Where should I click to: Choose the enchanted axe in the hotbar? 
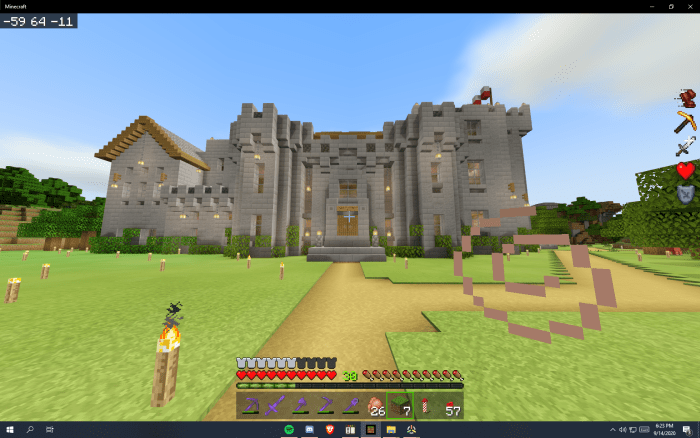click(x=301, y=405)
